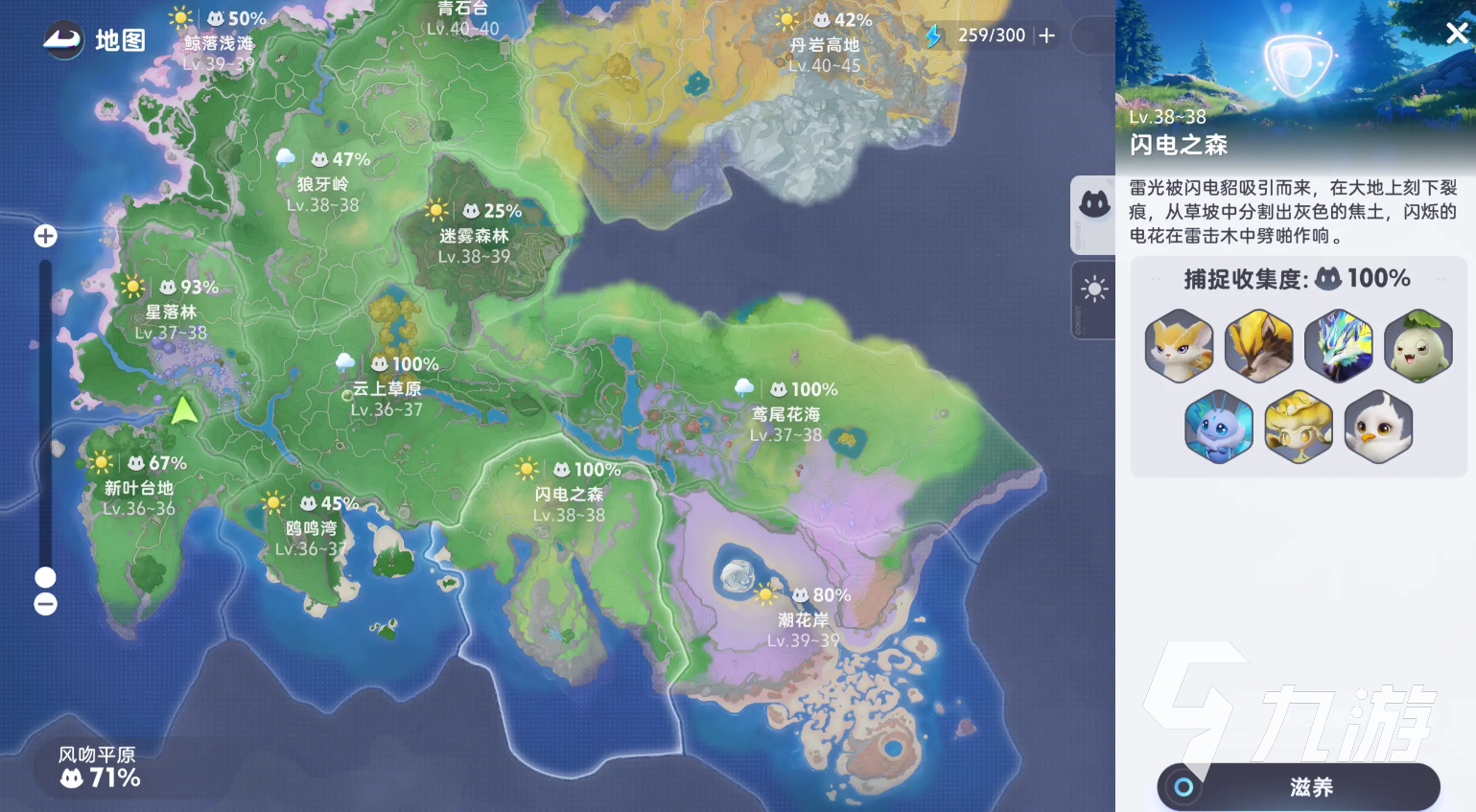The width and height of the screenshot is (1476, 812).
Task: Expand energy options with the + beside 259/300
Action: pyautogui.click(x=1046, y=35)
